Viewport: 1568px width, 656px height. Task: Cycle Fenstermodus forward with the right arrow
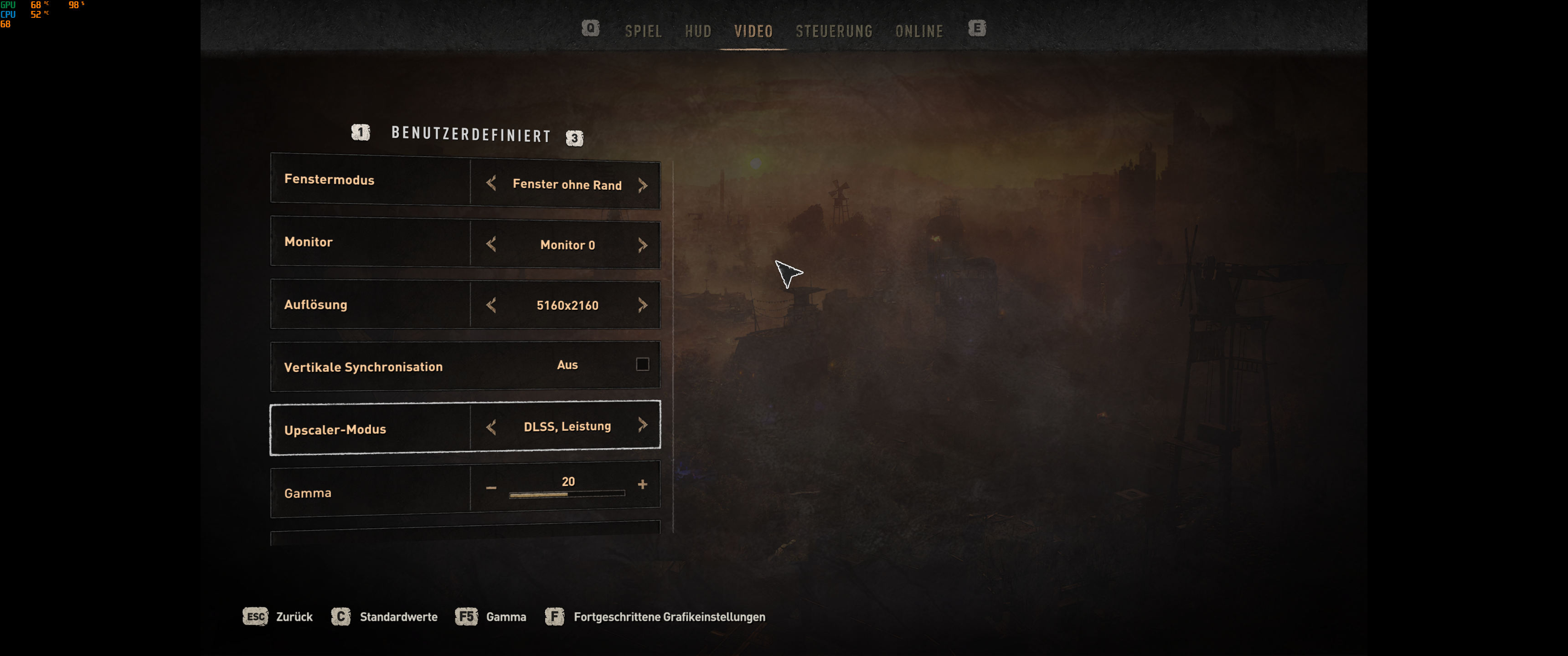[644, 184]
